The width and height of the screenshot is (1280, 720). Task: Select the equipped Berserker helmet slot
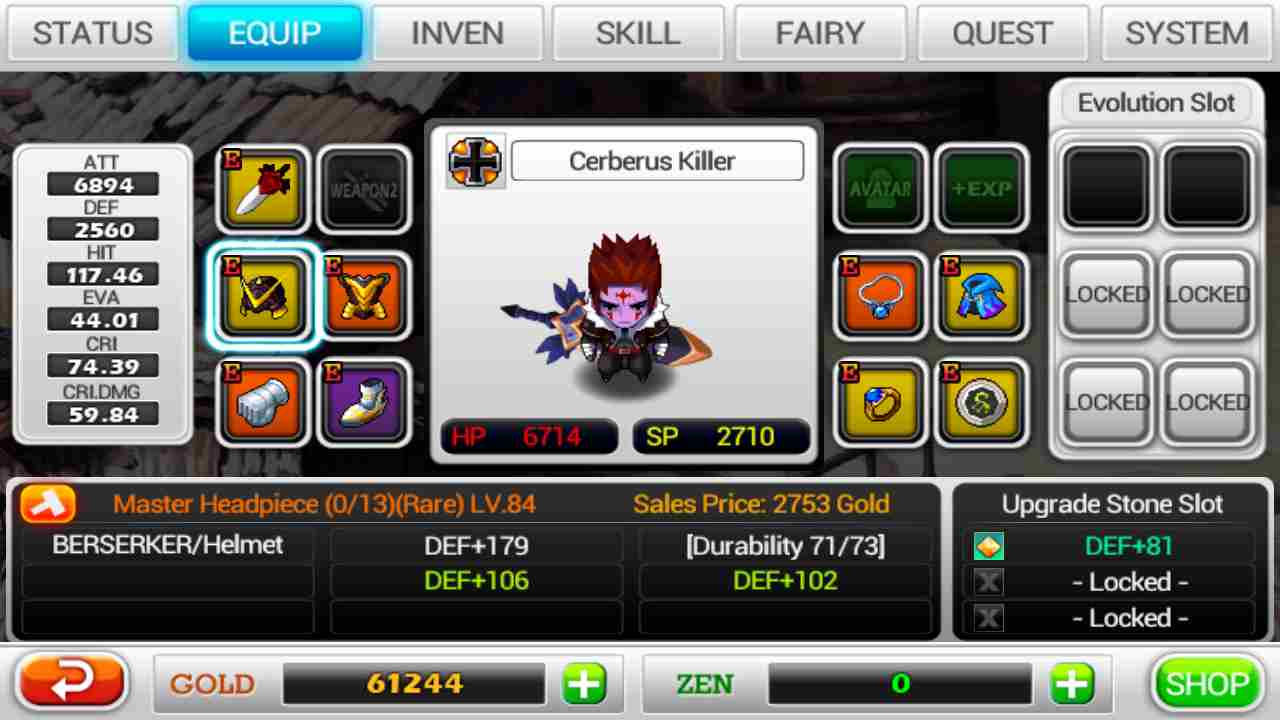coord(263,297)
